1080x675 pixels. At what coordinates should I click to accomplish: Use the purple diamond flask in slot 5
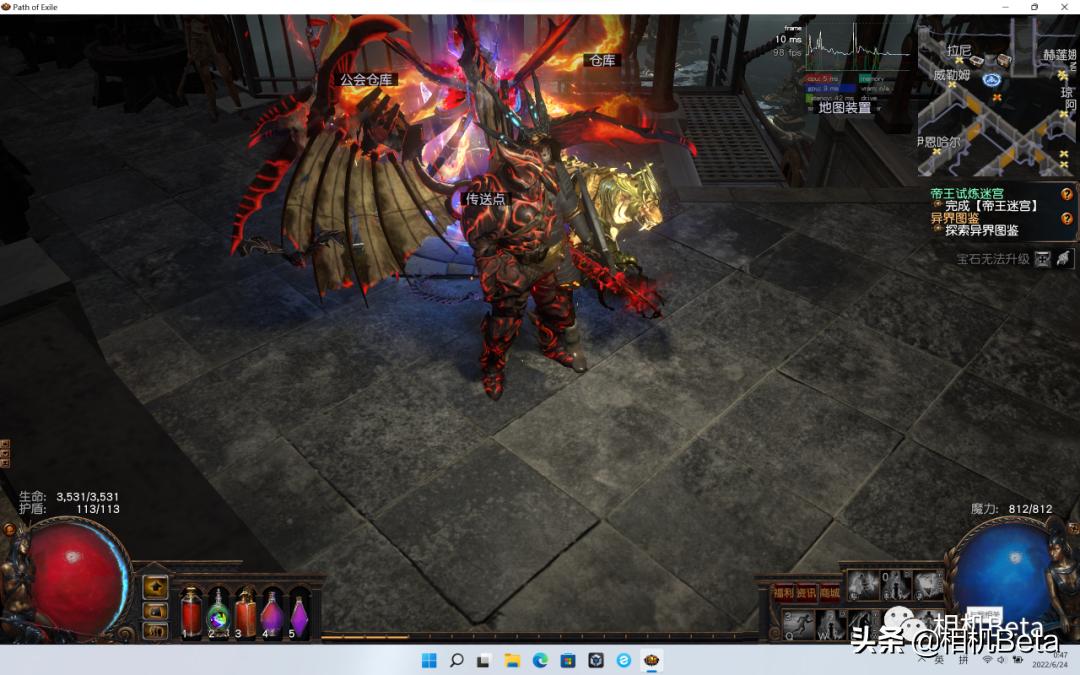tap(299, 612)
